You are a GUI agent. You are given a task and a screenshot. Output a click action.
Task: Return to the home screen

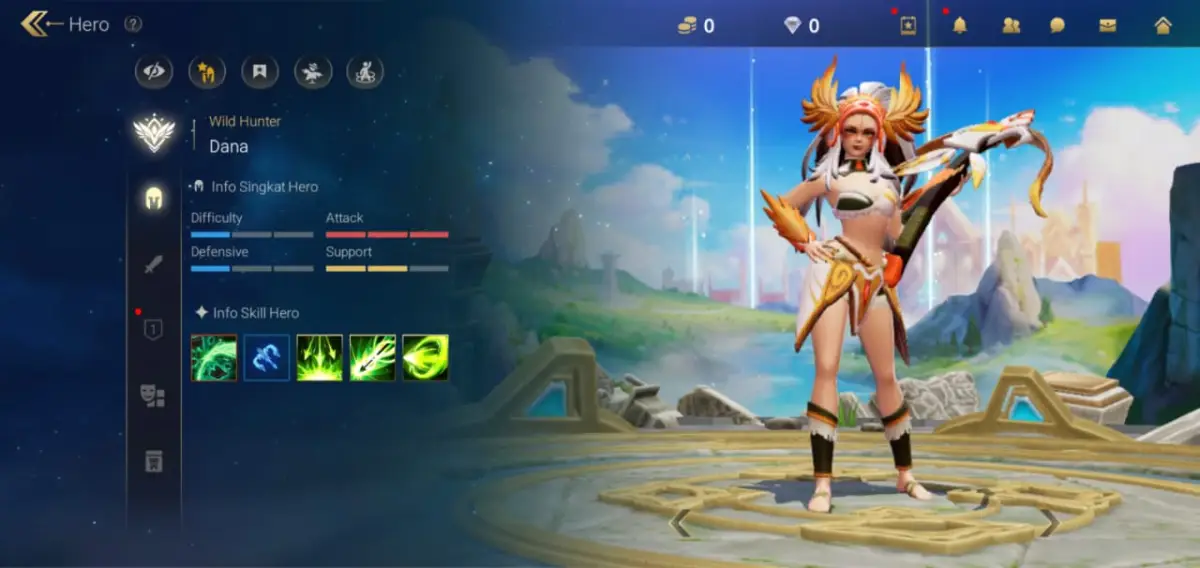(x=1163, y=25)
